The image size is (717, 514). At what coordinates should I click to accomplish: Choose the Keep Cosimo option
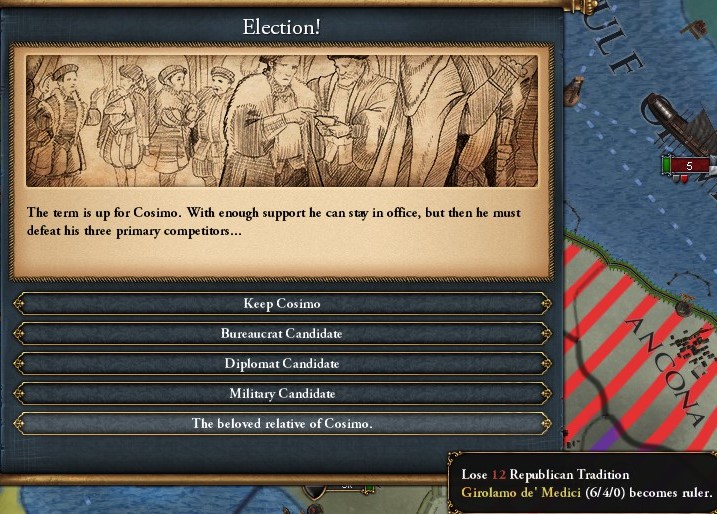click(282, 303)
